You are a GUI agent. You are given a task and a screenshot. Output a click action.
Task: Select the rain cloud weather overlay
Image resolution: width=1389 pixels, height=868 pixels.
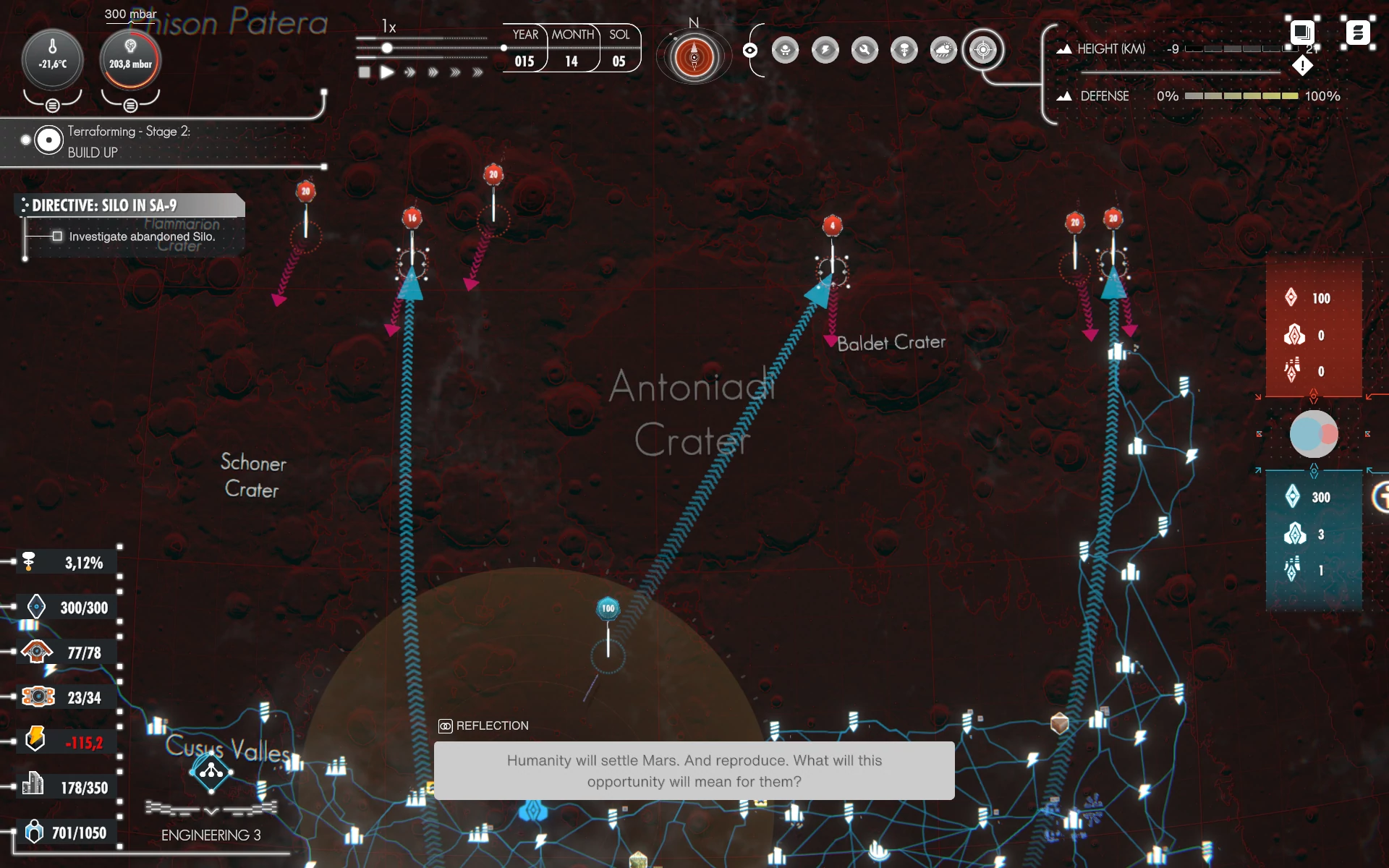(x=943, y=50)
